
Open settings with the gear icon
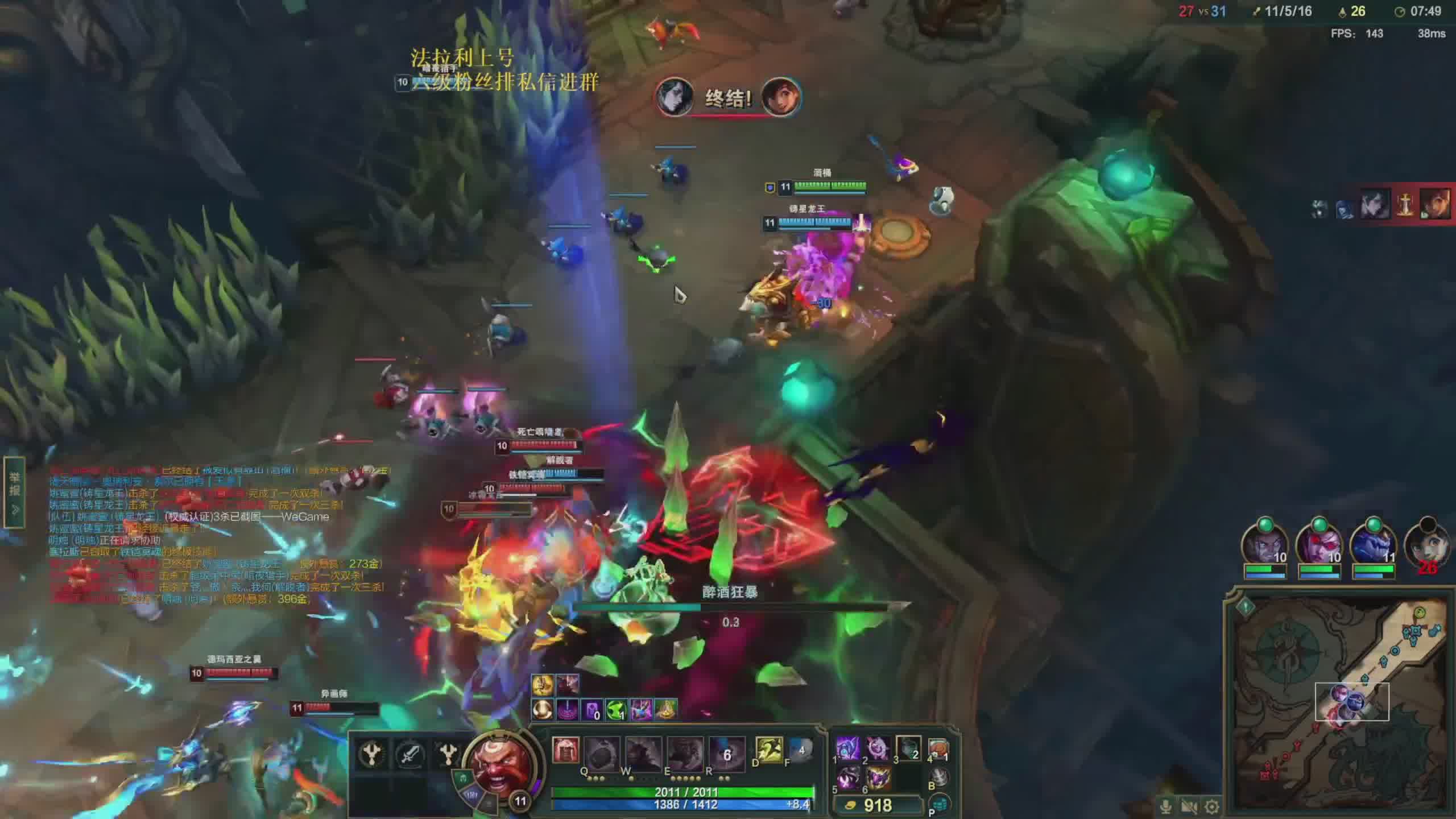click(x=1212, y=806)
